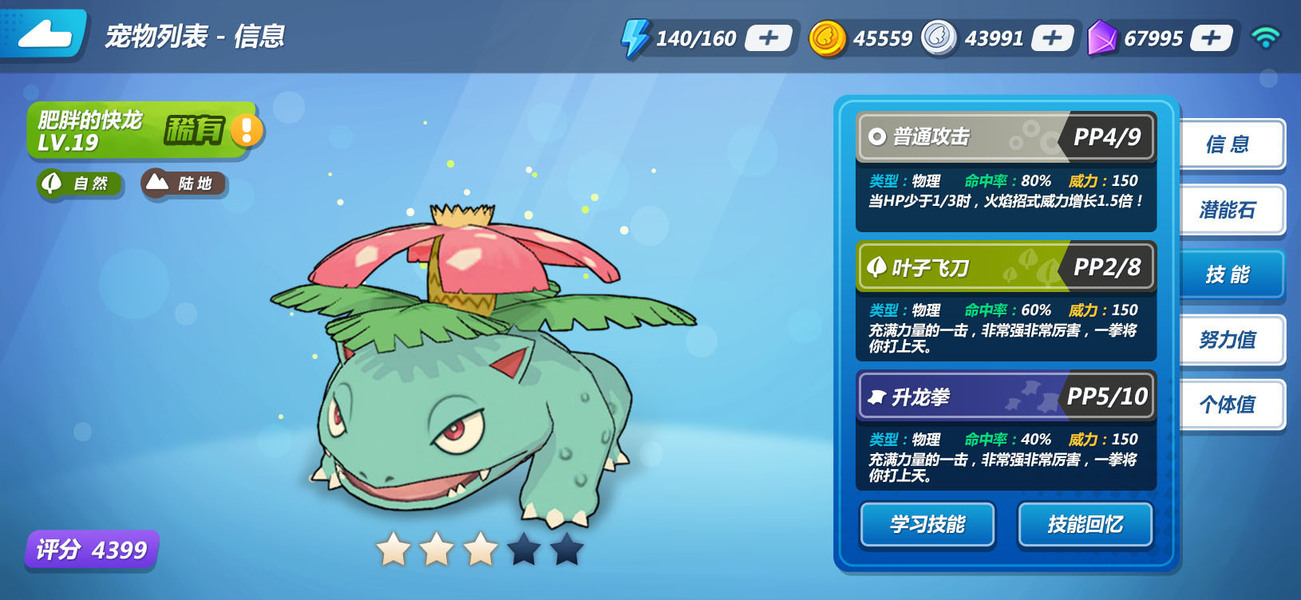
Task: Tap the orange exclamation mark icon
Action: (x=247, y=130)
